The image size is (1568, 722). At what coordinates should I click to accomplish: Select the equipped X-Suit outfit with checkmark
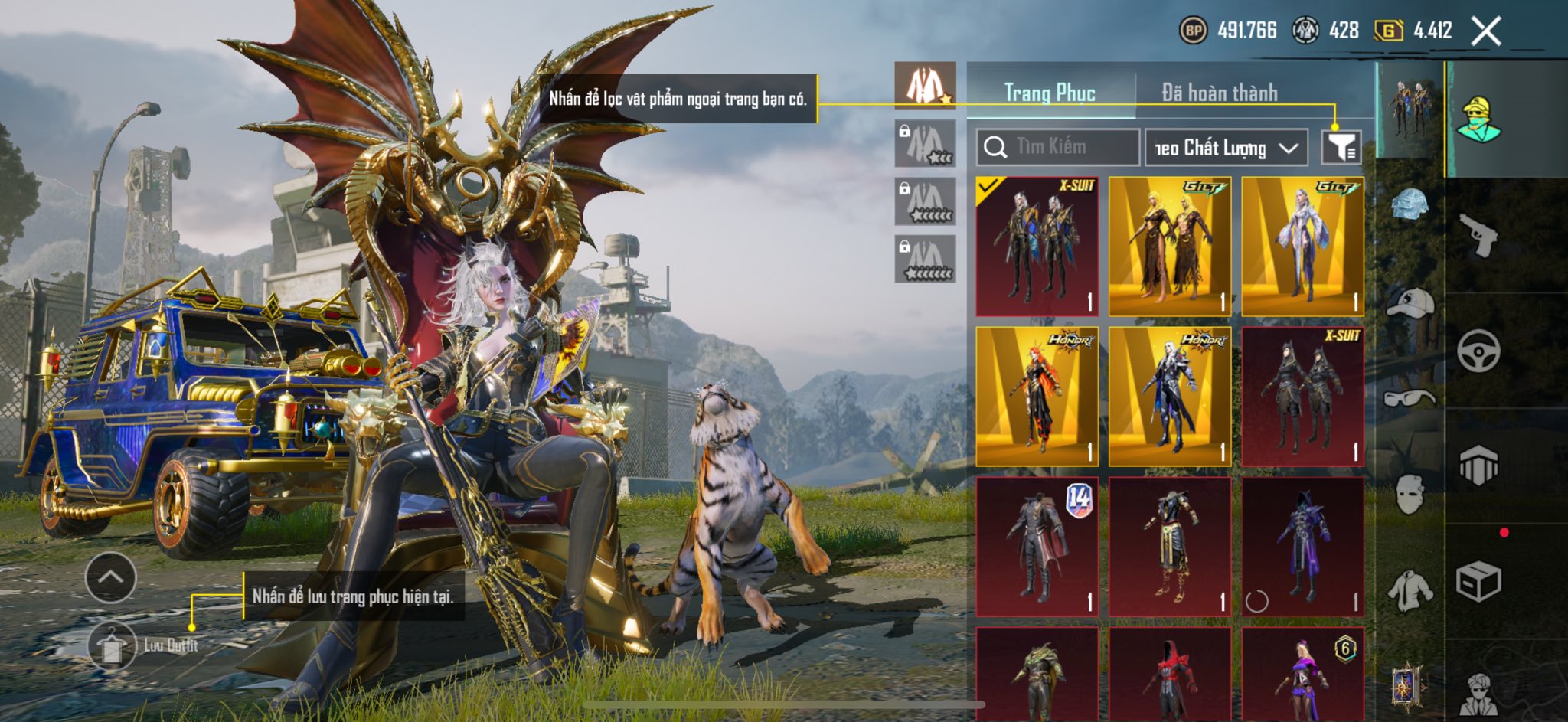click(1037, 247)
